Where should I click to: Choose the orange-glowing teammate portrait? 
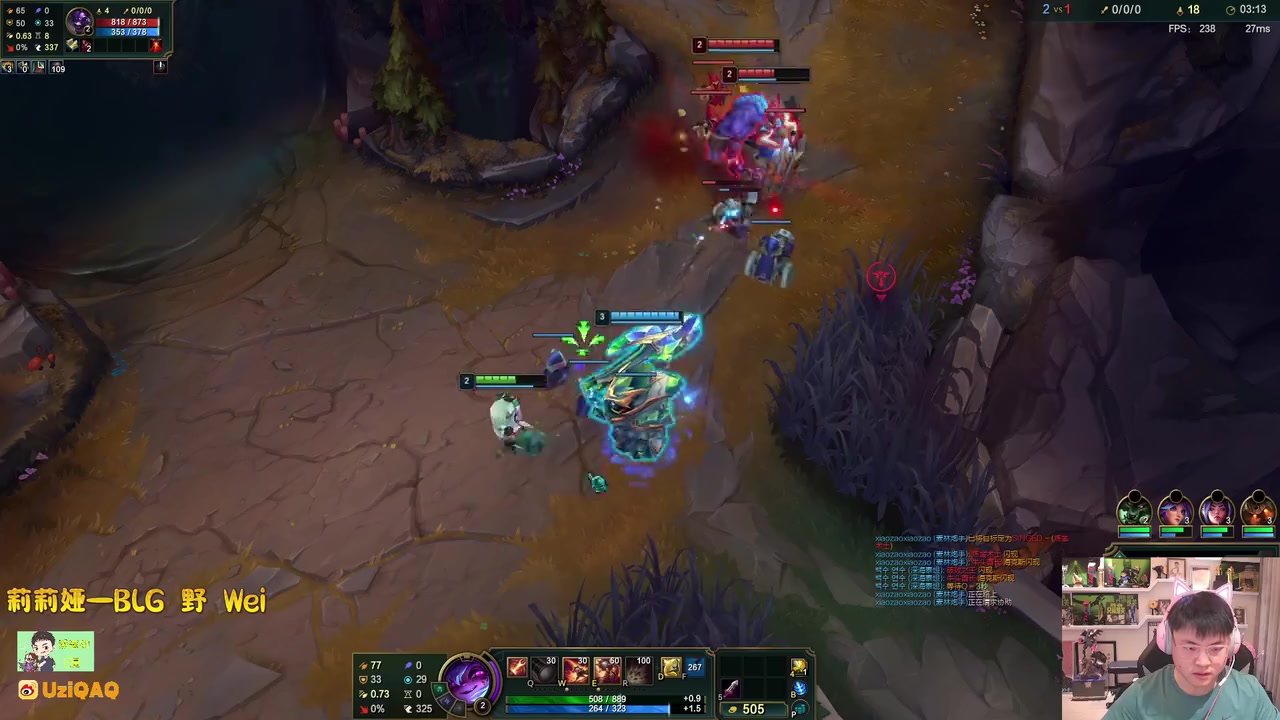coord(1258,511)
